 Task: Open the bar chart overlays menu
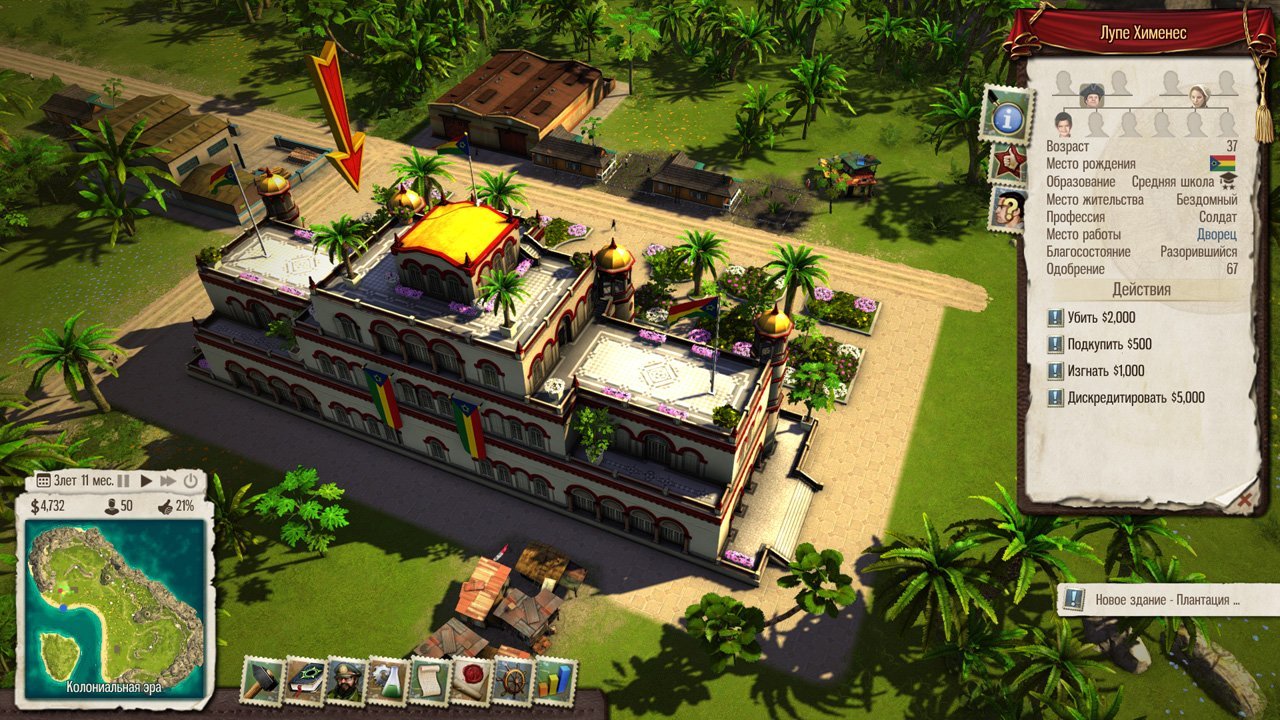[x=554, y=681]
